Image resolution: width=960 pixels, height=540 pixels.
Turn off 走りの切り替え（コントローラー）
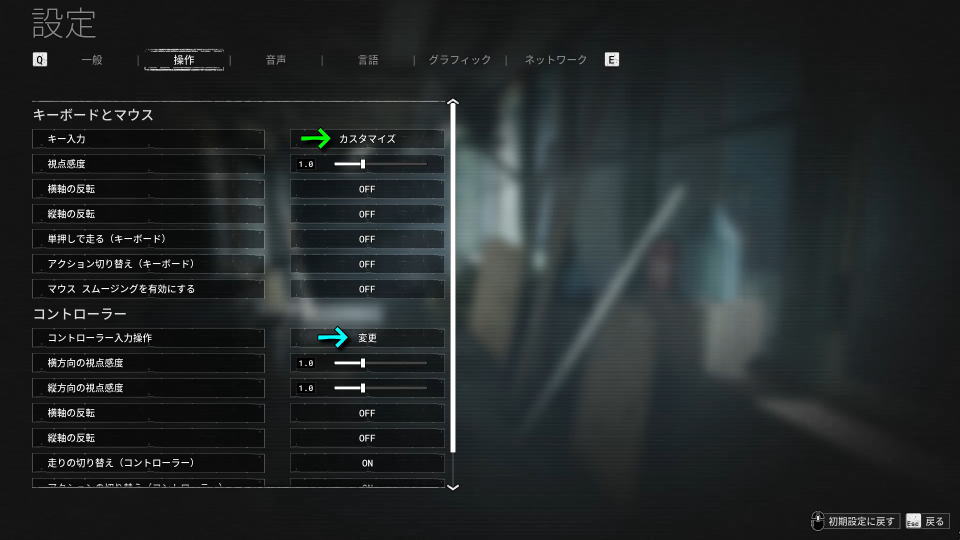(x=367, y=463)
